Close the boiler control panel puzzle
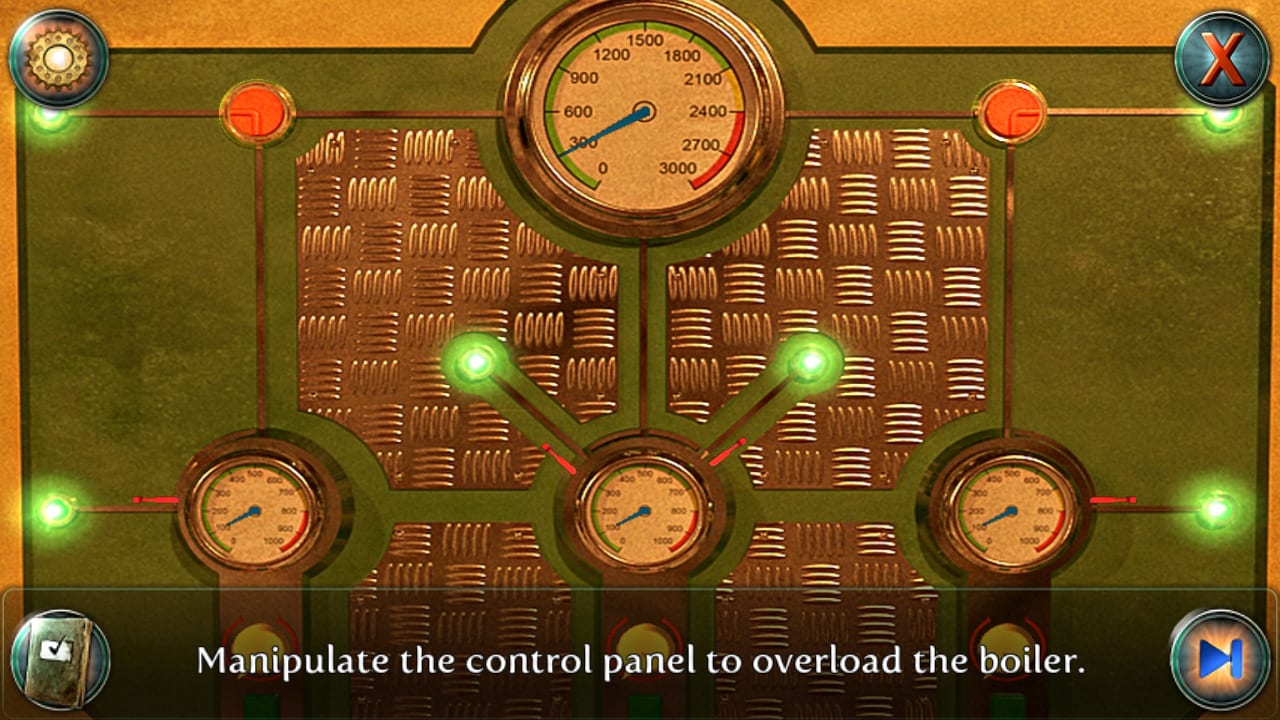The width and height of the screenshot is (1280, 720). coord(1221,57)
